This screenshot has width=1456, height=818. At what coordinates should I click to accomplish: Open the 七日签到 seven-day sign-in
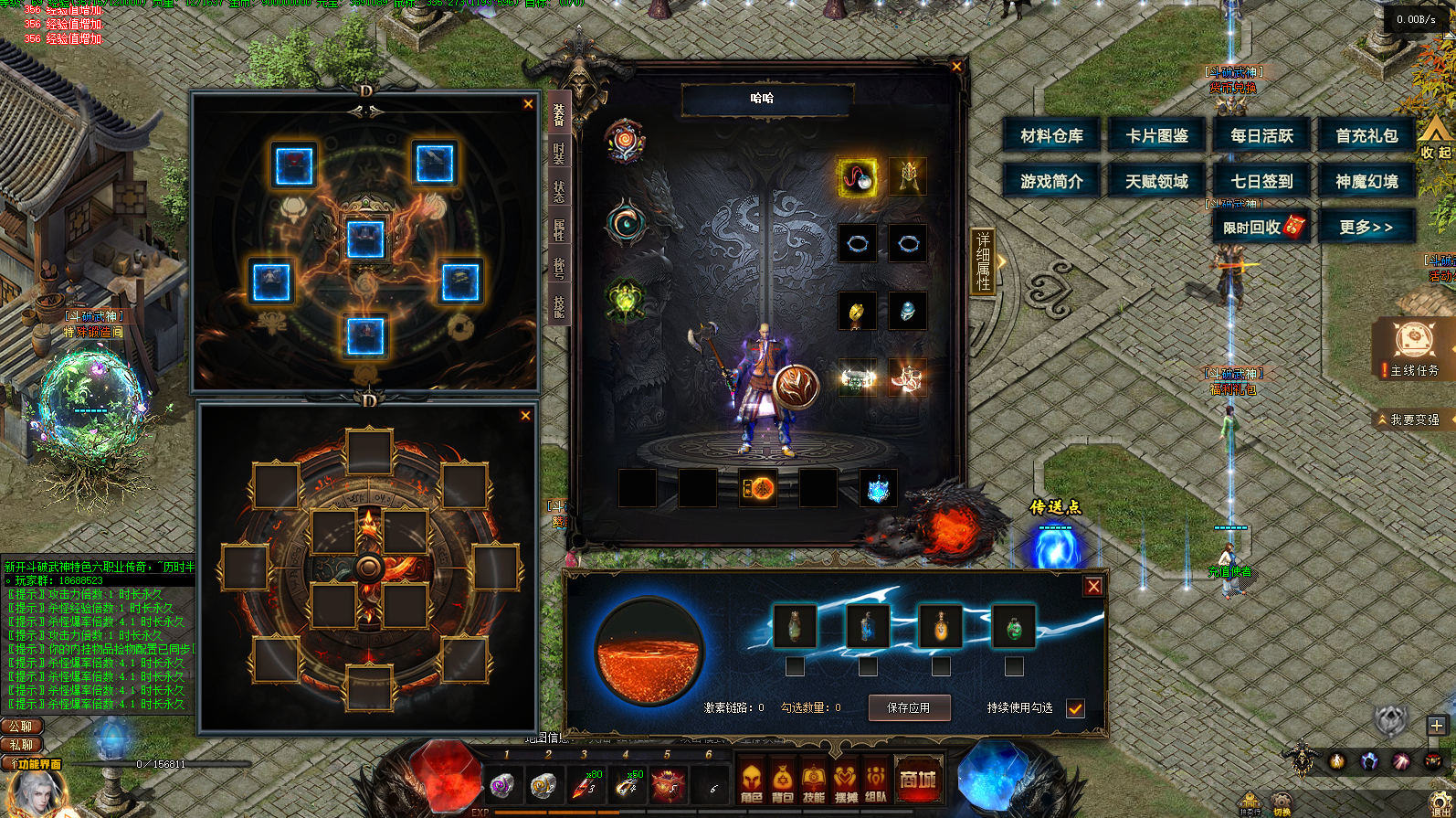1261,182
